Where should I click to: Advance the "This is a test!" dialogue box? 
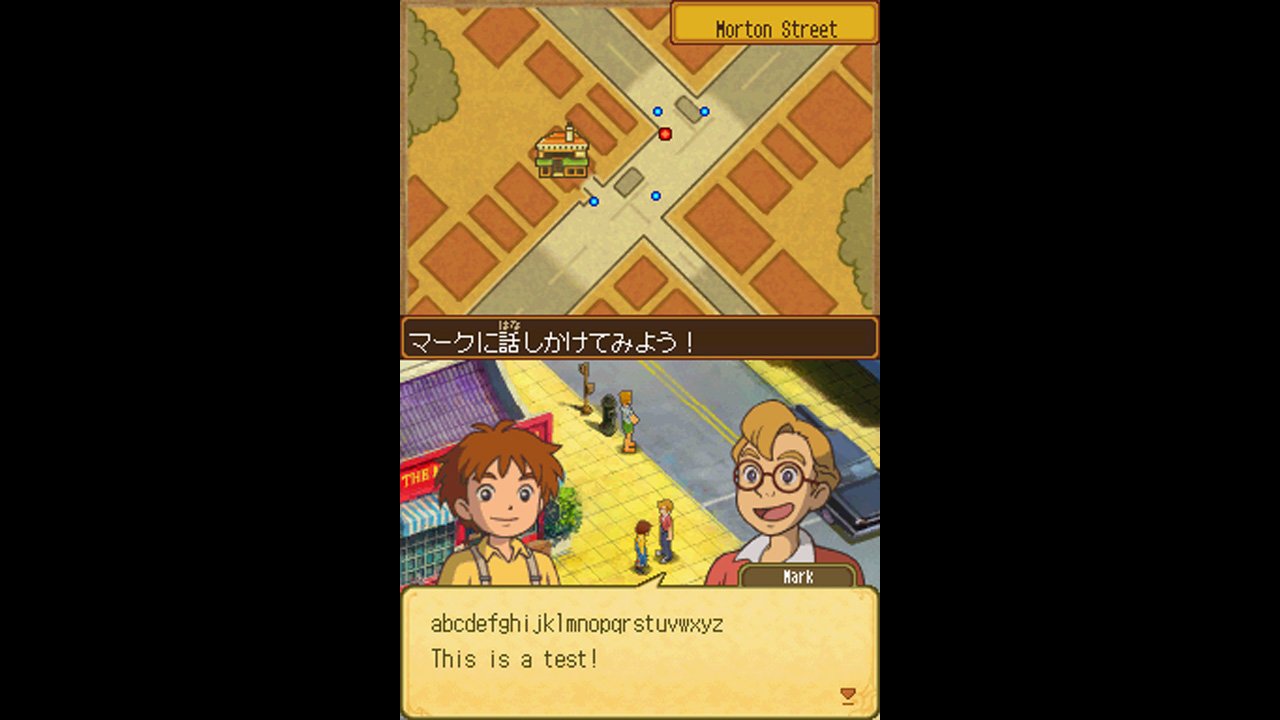(639, 652)
